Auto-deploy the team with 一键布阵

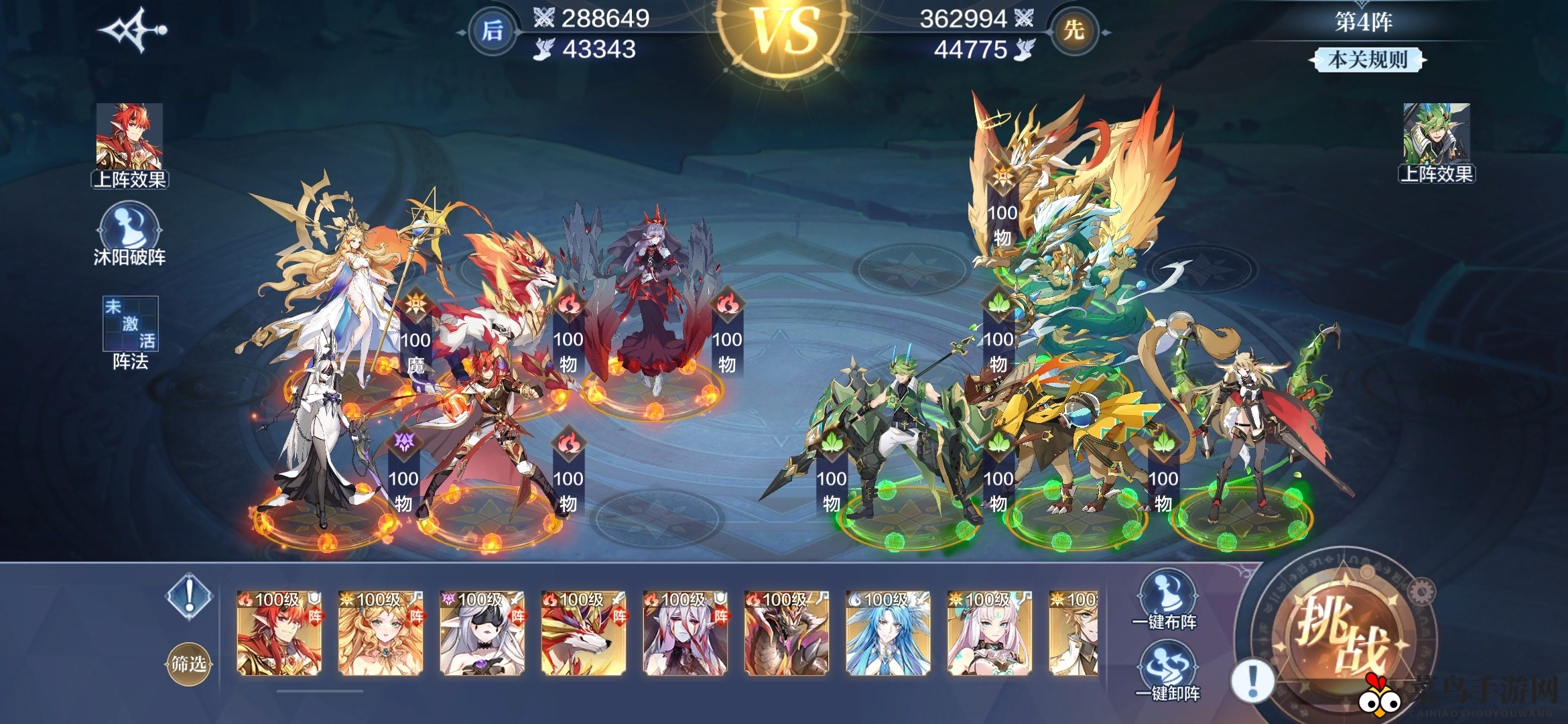tap(1165, 601)
